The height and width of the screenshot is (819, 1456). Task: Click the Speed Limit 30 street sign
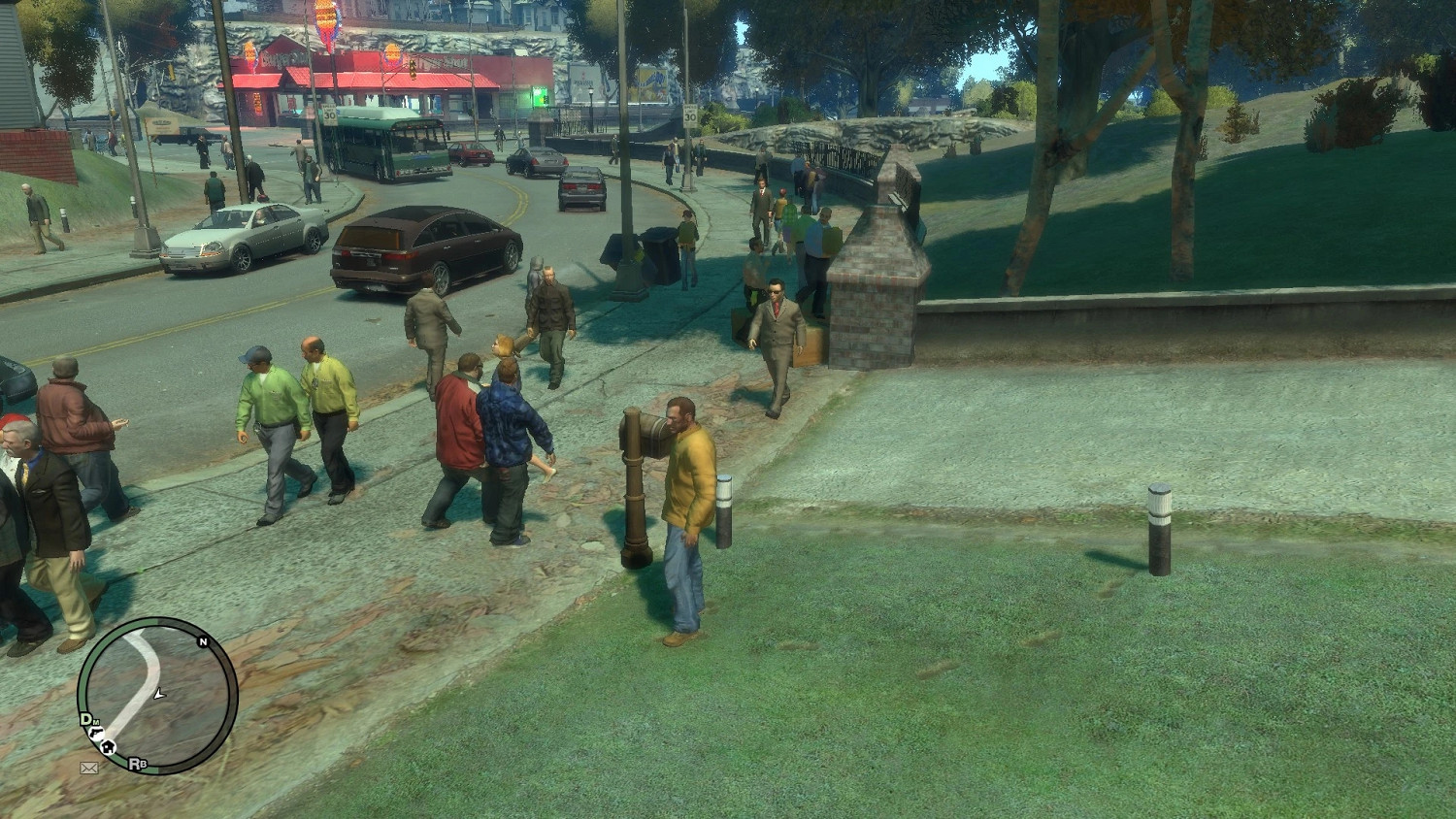[x=329, y=115]
